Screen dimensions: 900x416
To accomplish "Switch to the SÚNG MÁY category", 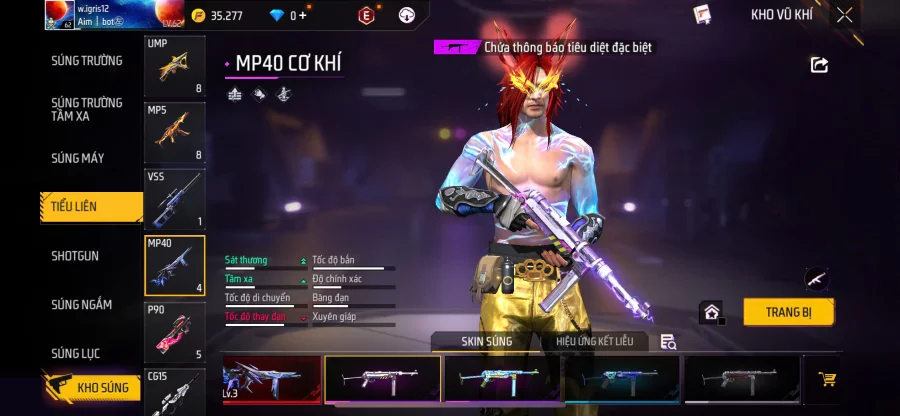I will [78, 158].
